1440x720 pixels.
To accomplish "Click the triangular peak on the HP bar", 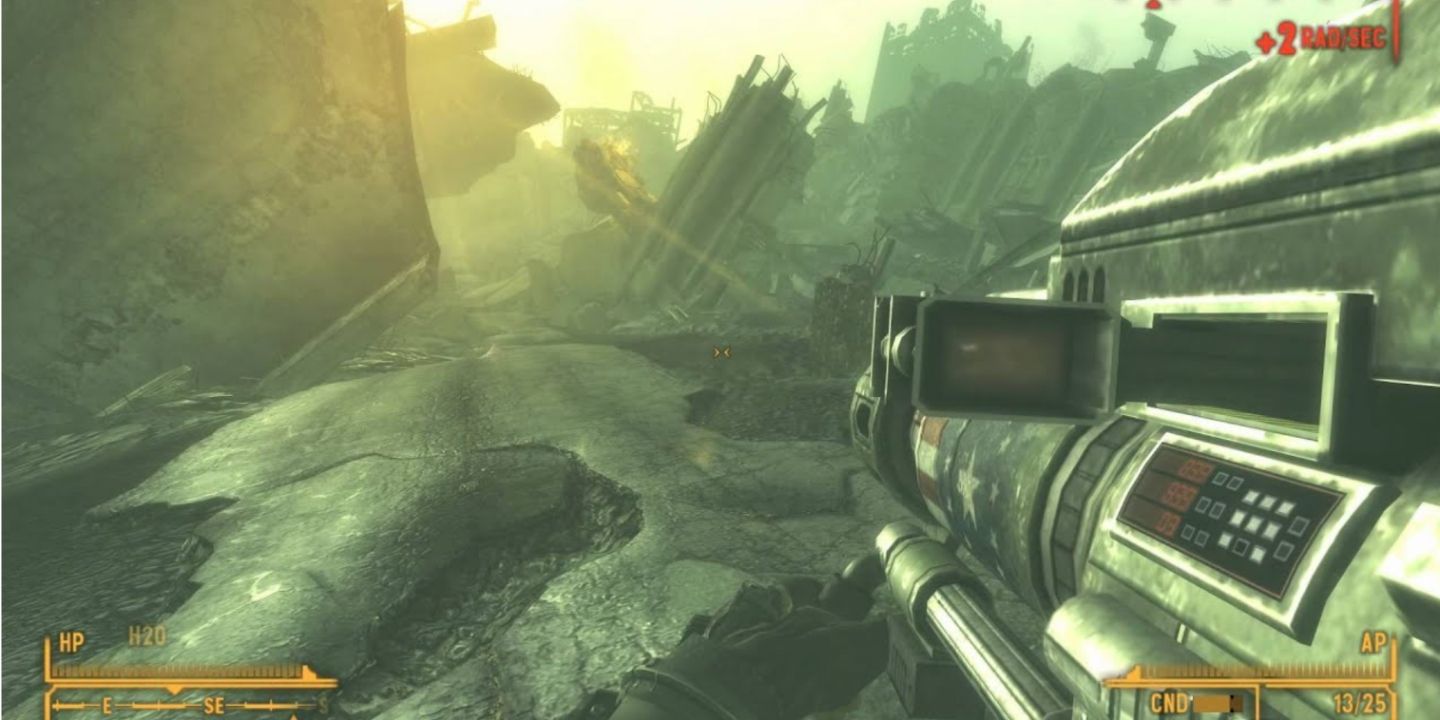I will click(x=308, y=669).
